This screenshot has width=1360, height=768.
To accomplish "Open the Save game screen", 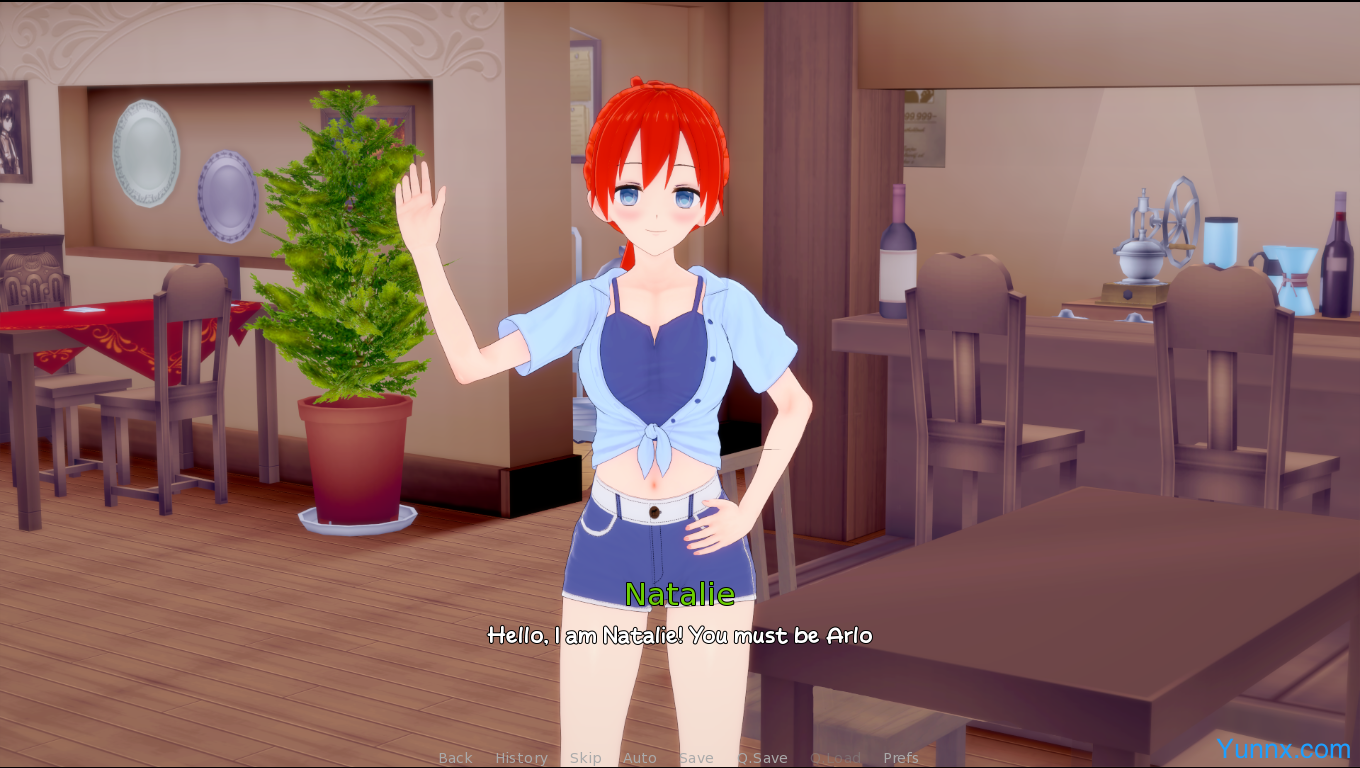I will (x=696, y=758).
